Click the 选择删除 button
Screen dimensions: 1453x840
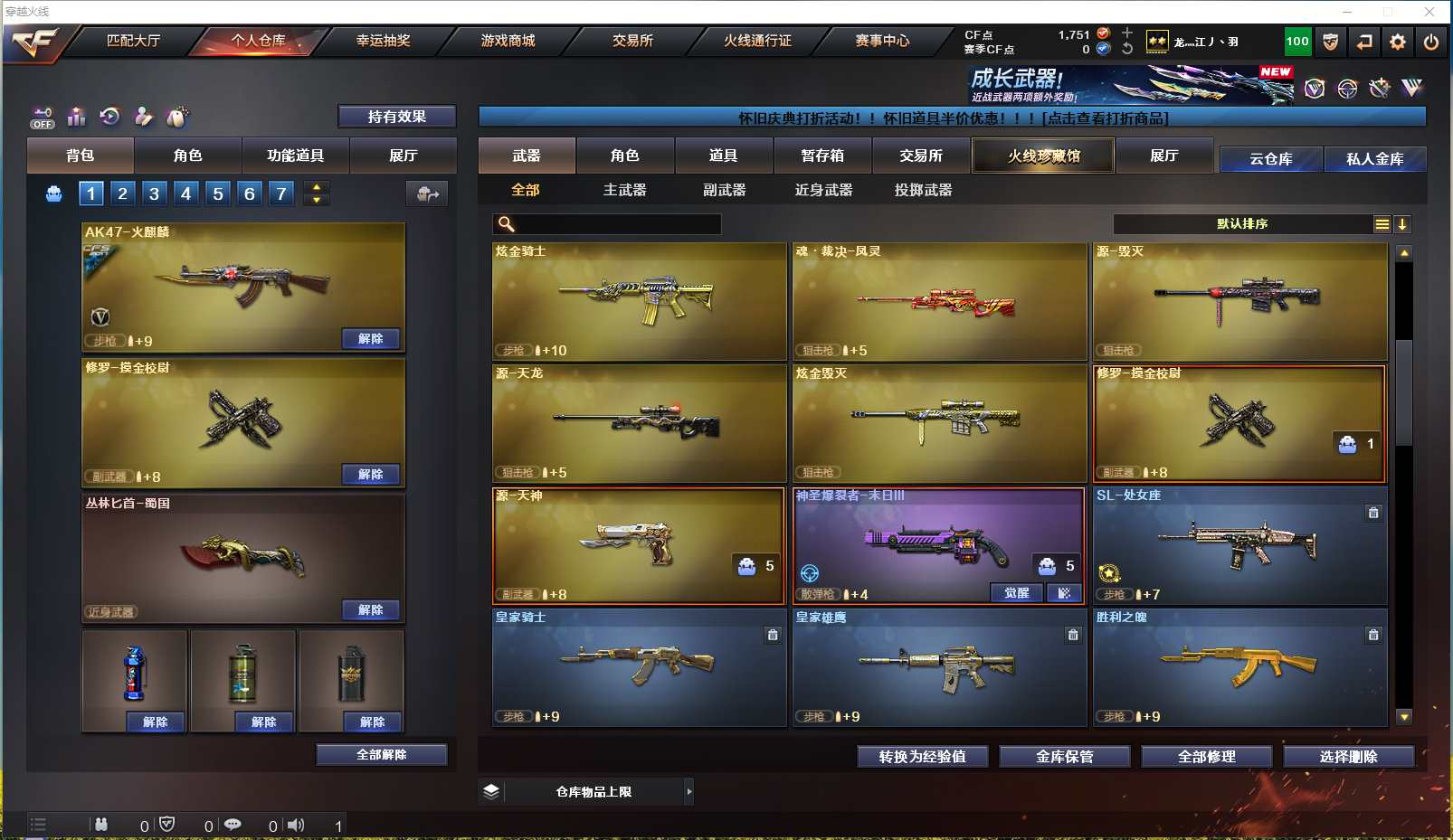[1348, 757]
